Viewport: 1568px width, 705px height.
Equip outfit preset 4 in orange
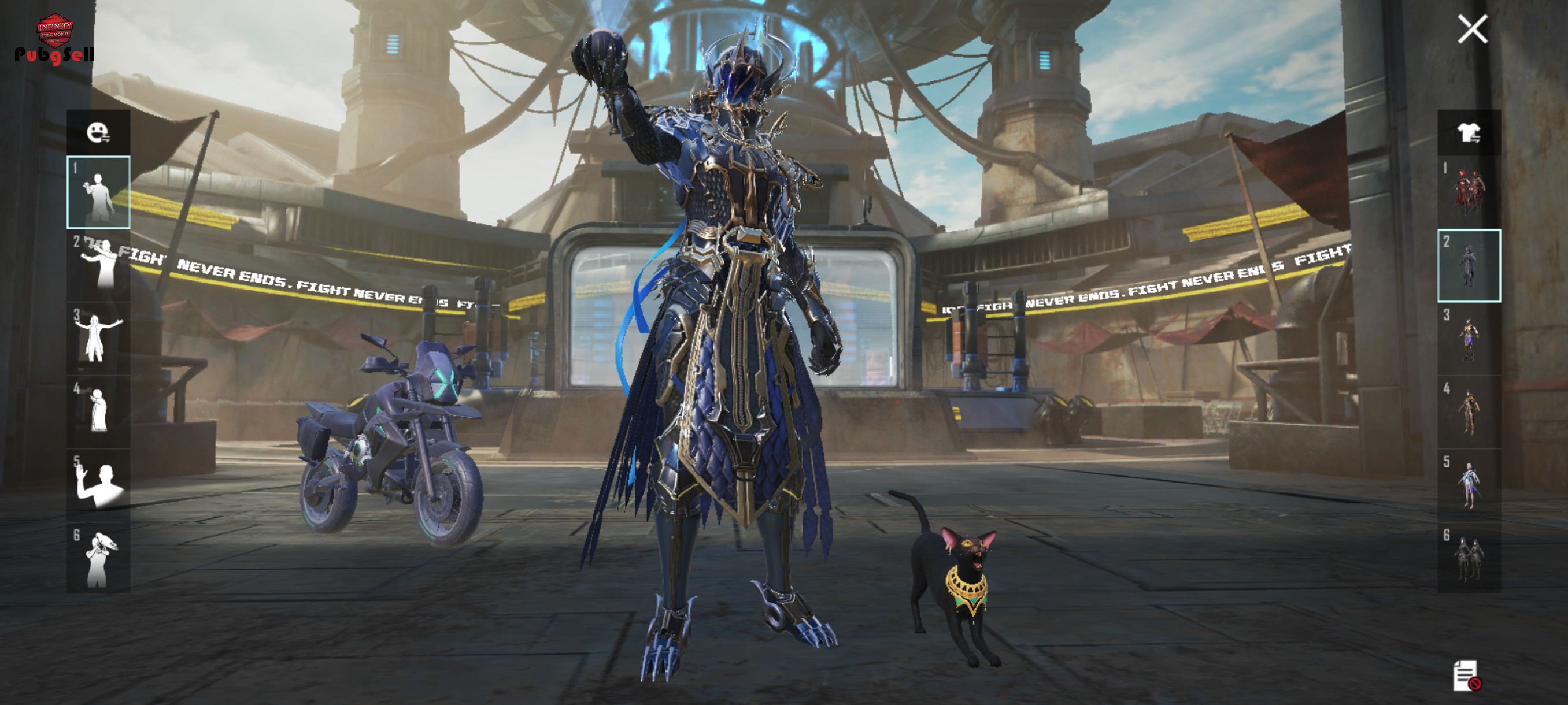(x=1468, y=411)
